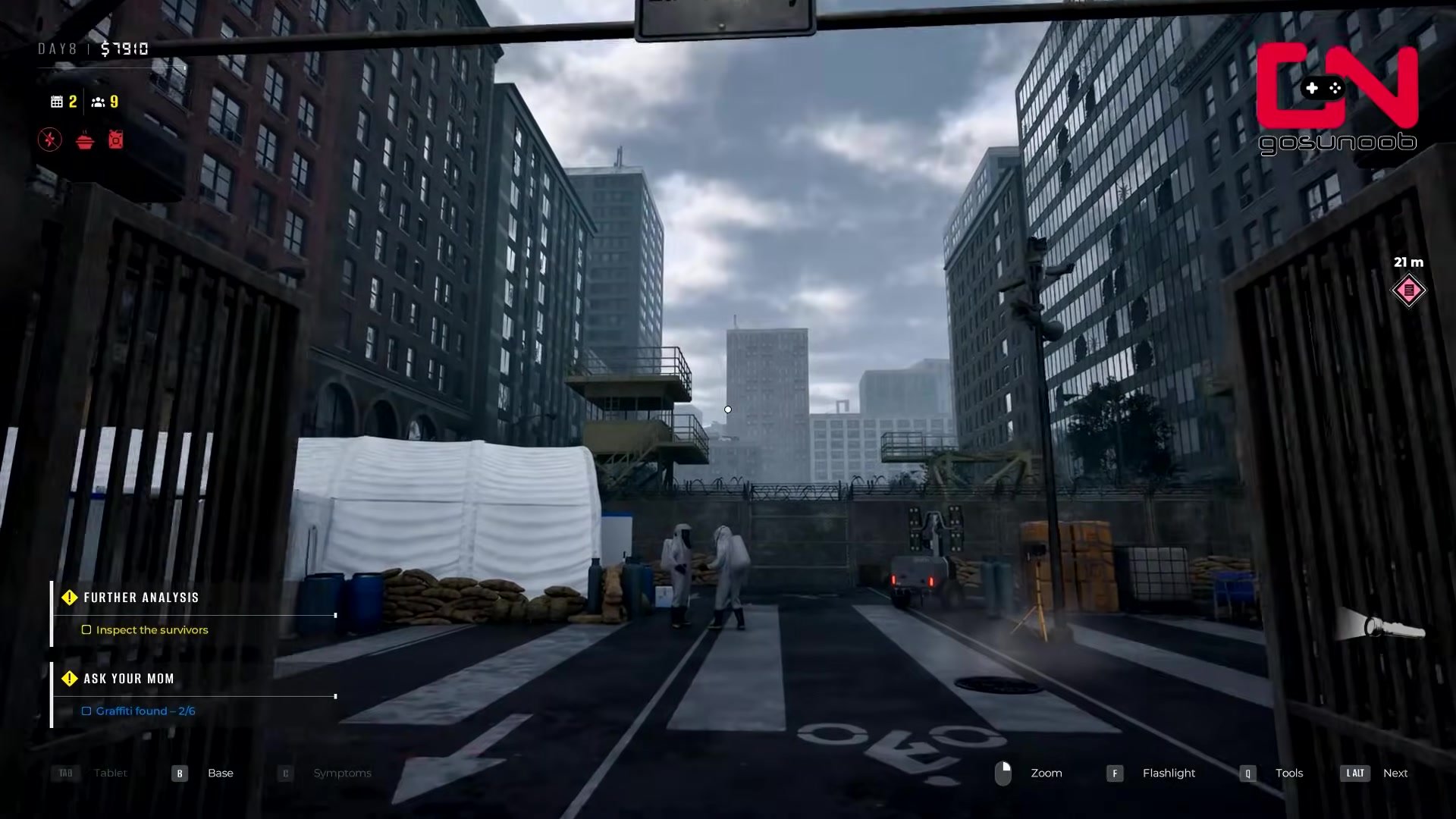The height and width of the screenshot is (819, 1456).
Task: Tick the Graffiti found 2/6 checkbox
Action: point(86,711)
